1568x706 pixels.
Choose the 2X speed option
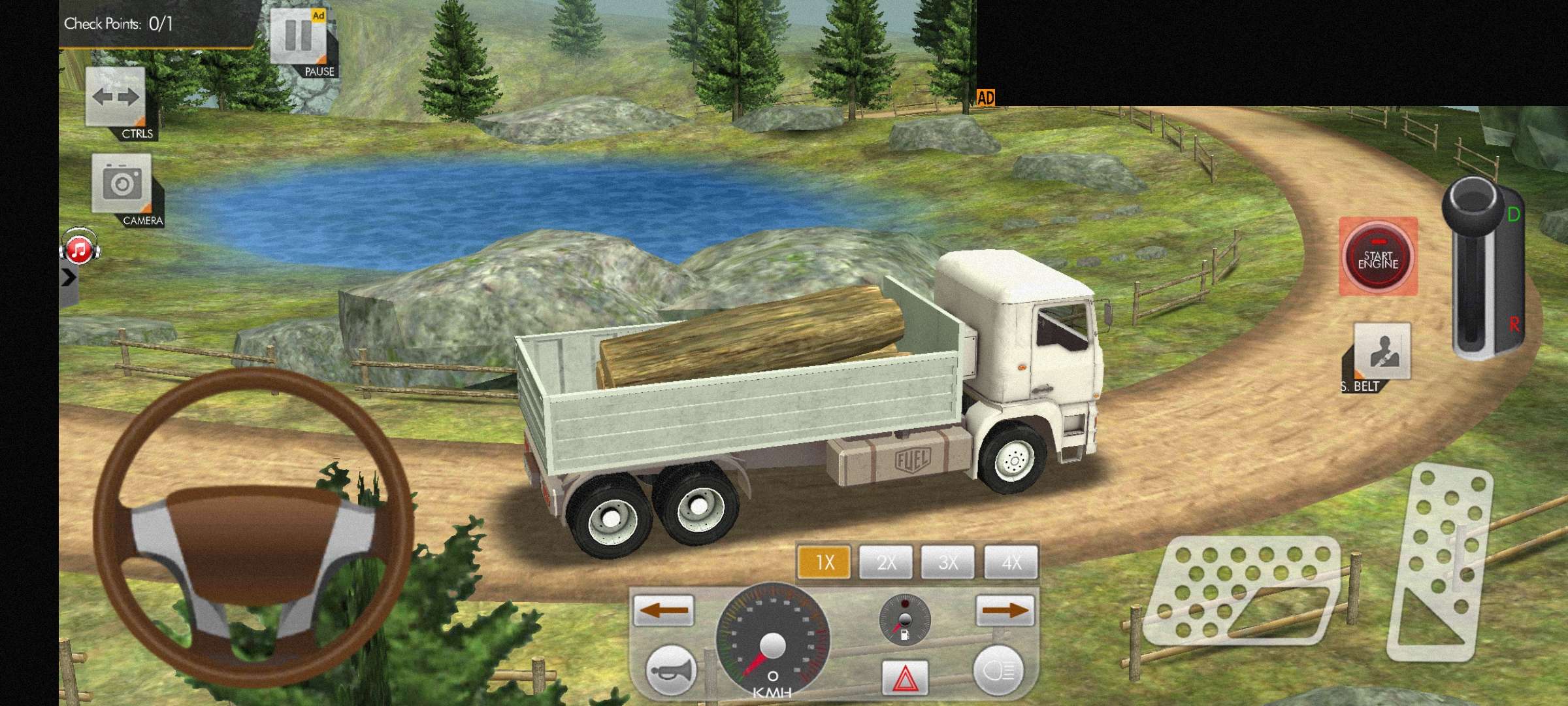[886, 562]
